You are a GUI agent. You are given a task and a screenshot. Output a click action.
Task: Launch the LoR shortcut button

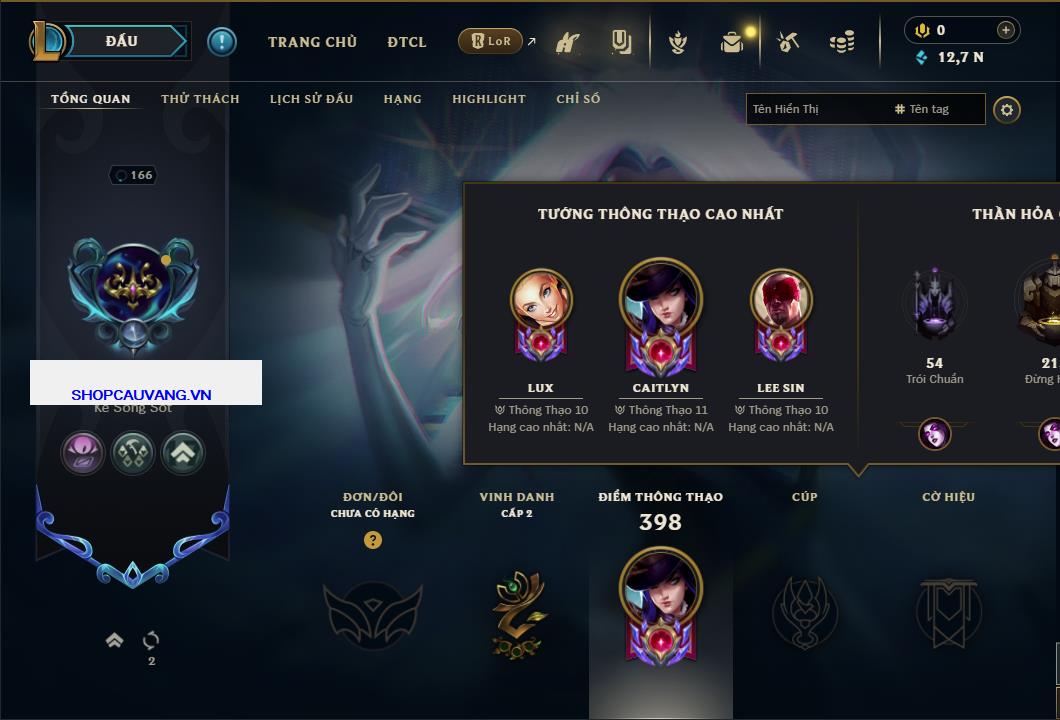[x=490, y=41]
